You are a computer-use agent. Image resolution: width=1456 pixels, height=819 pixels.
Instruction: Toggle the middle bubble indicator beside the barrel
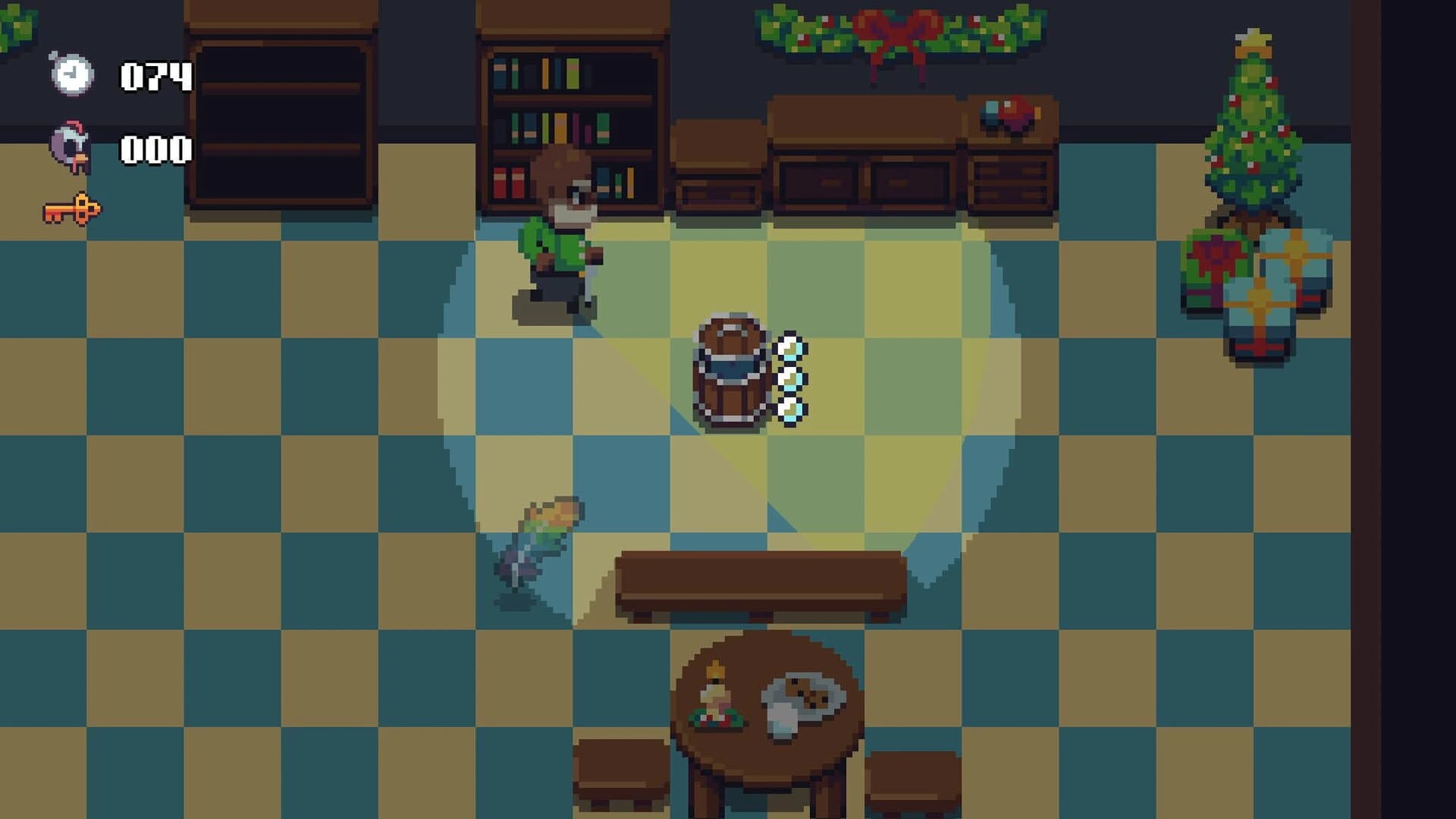[x=791, y=378]
